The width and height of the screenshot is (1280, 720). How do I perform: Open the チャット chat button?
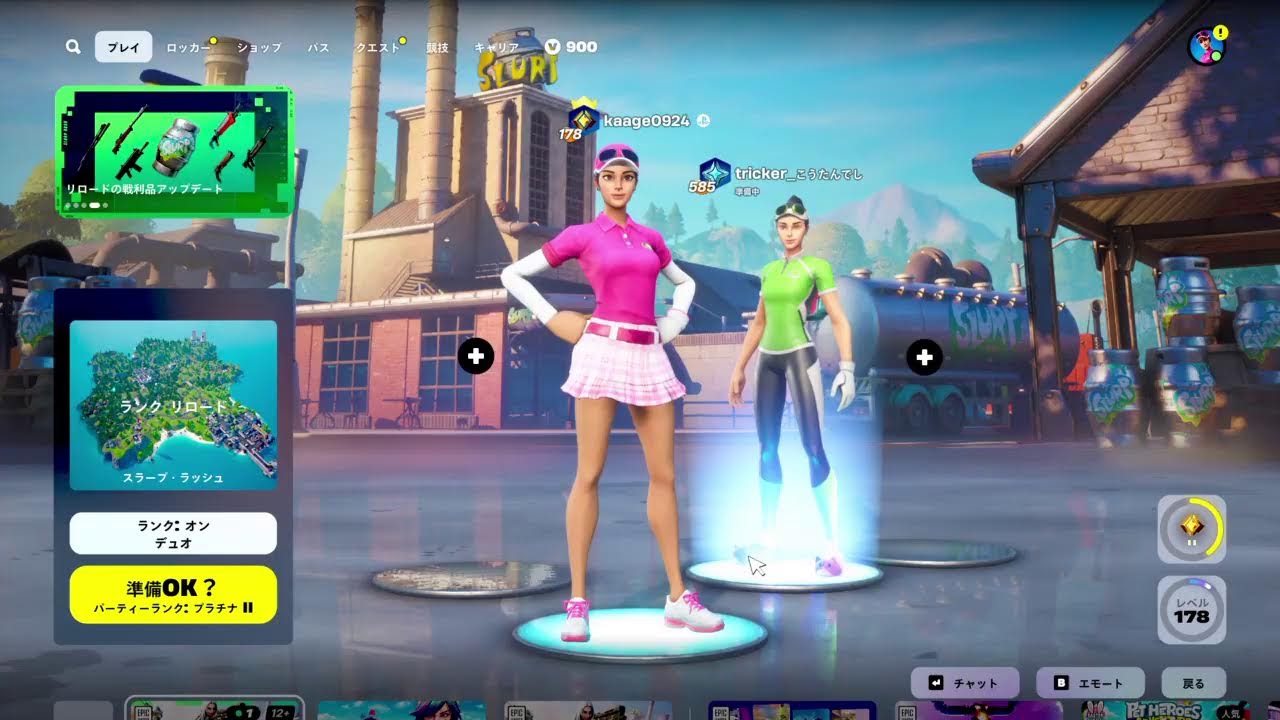pyautogui.click(x=964, y=684)
